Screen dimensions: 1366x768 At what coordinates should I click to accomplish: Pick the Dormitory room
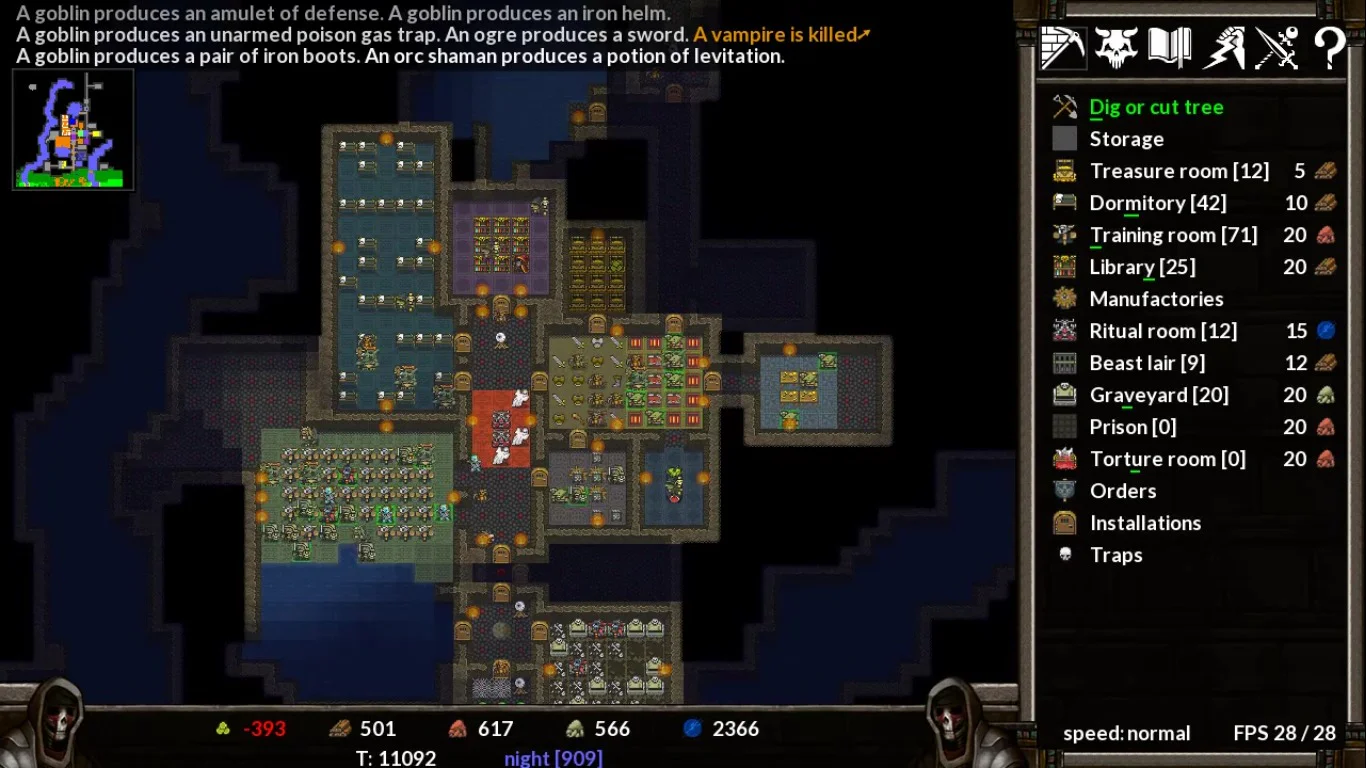pos(1157,203)
